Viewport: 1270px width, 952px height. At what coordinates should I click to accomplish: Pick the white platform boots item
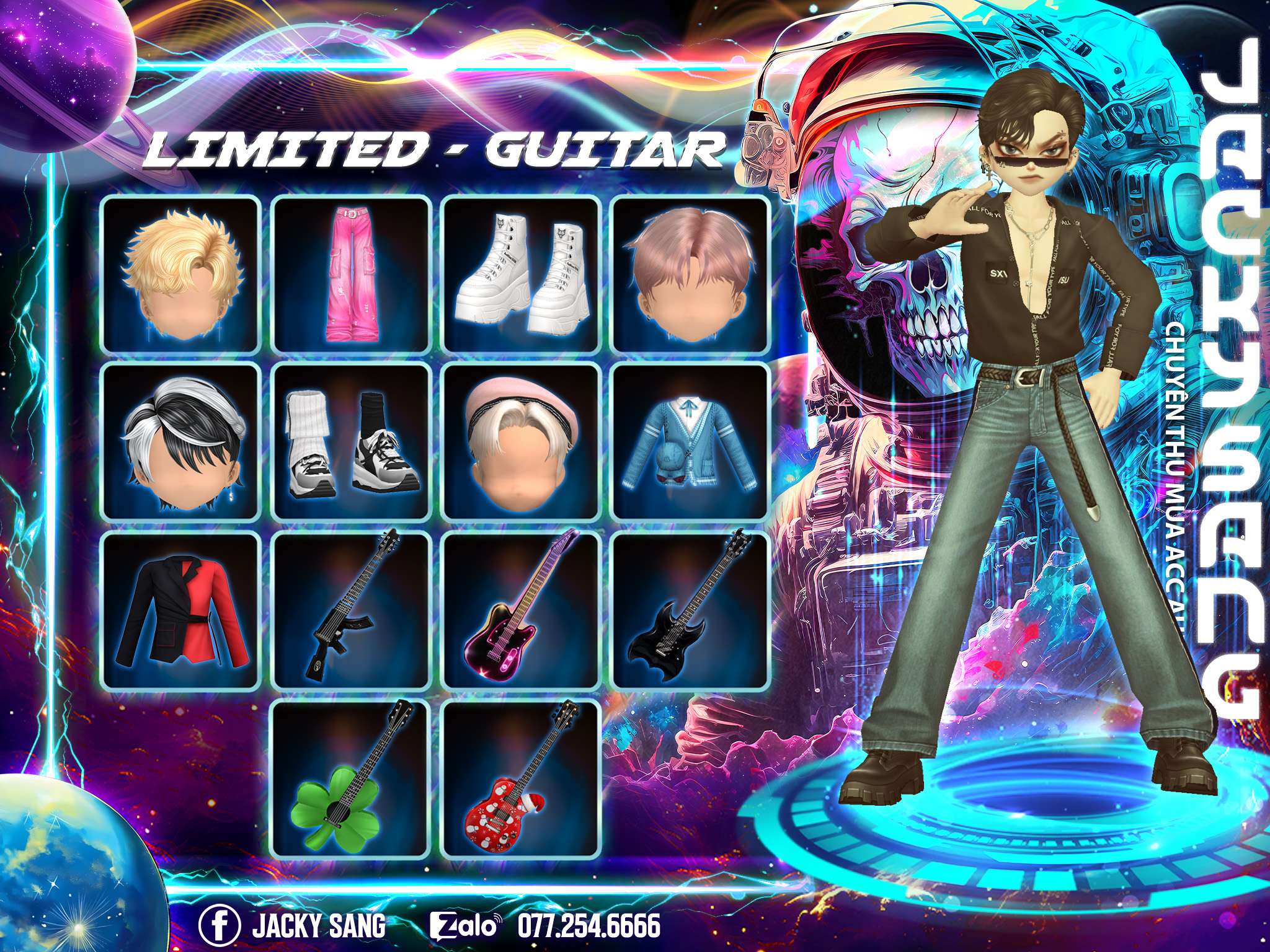pyautogui.click(x=521, y=274)
